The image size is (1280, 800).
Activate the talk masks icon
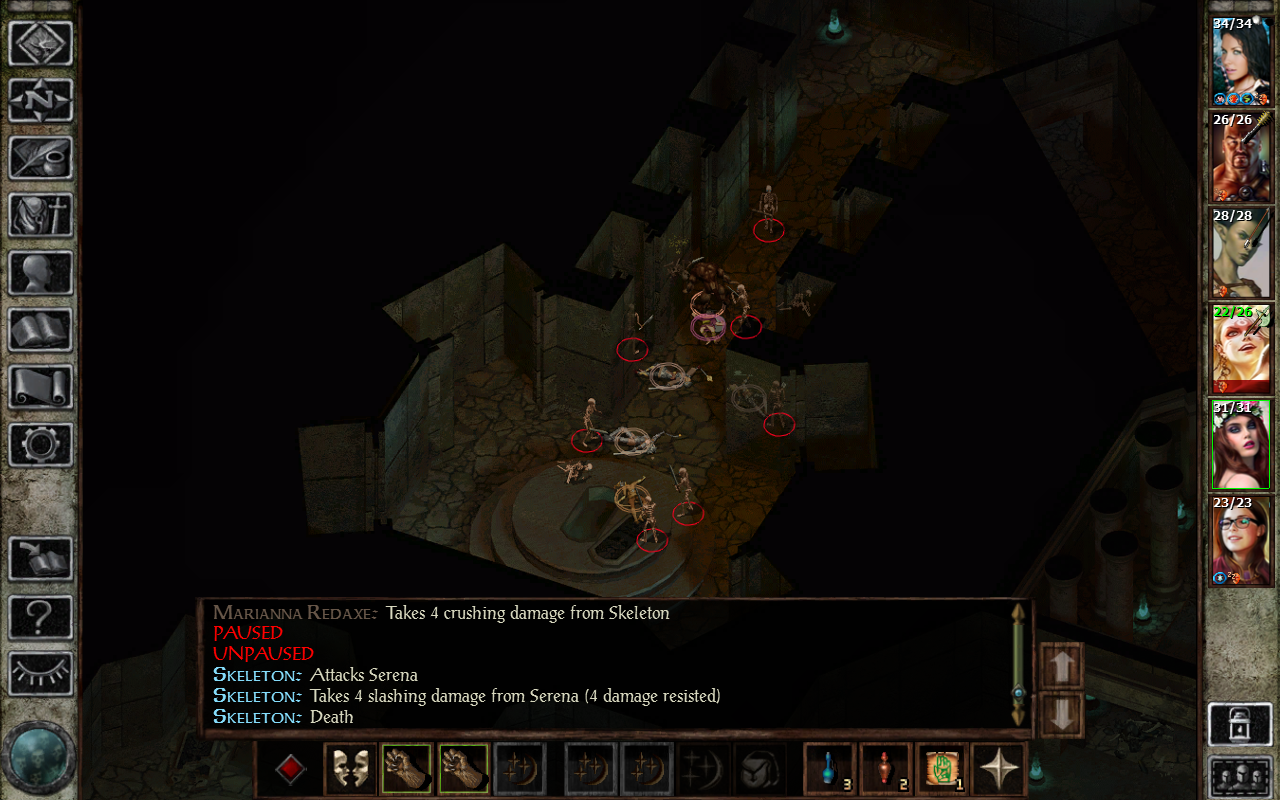click(350, 769)
